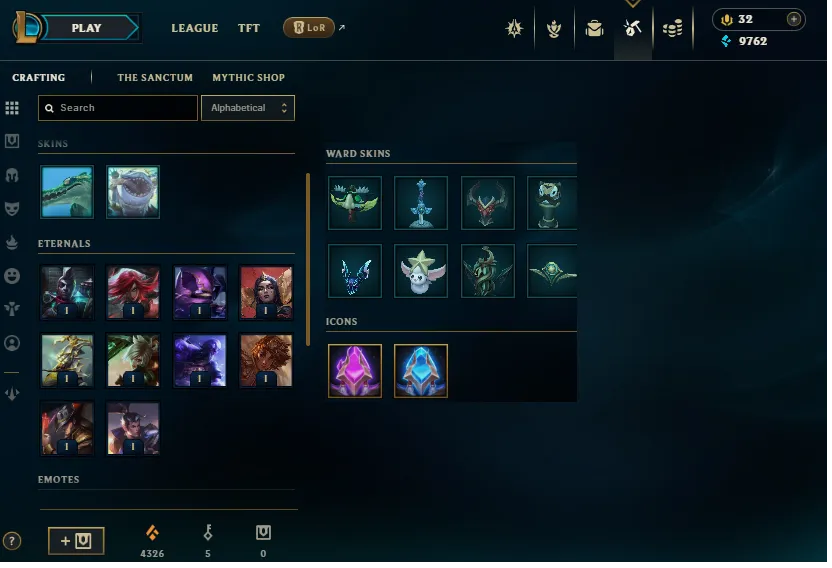Switch to the TFT tab

coord(249,28)
